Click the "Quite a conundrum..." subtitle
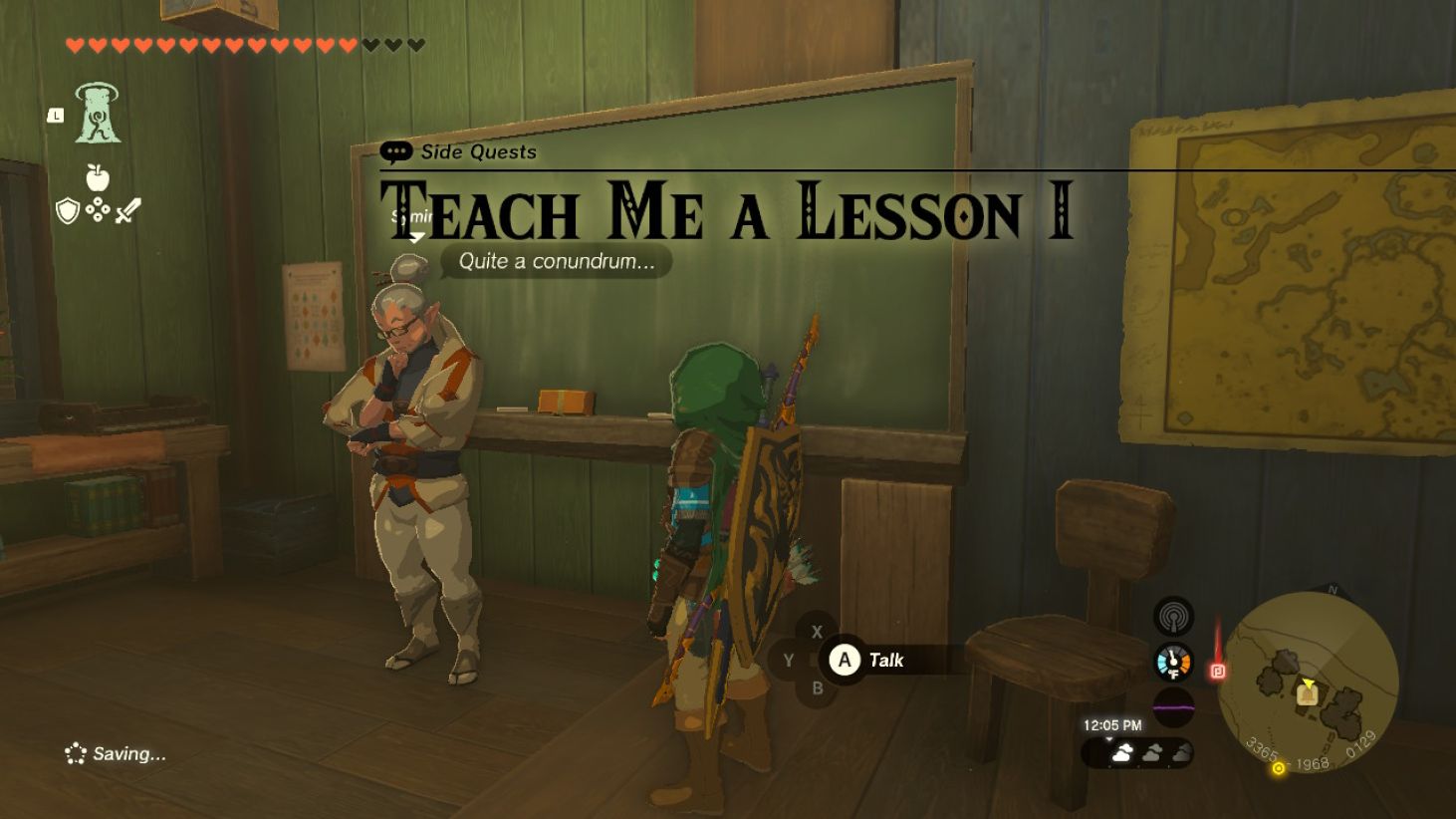The width and height of the screenshot is (1456, 819). [556, 262]
